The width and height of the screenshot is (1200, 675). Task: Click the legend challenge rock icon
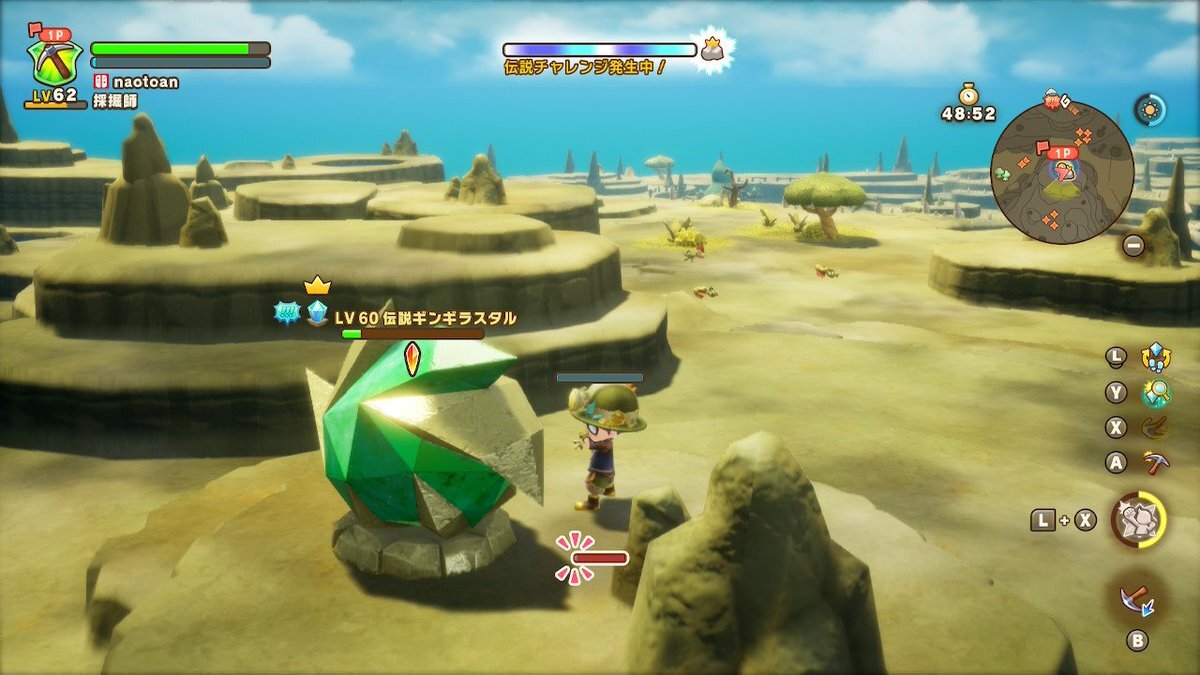pos(712,48)
